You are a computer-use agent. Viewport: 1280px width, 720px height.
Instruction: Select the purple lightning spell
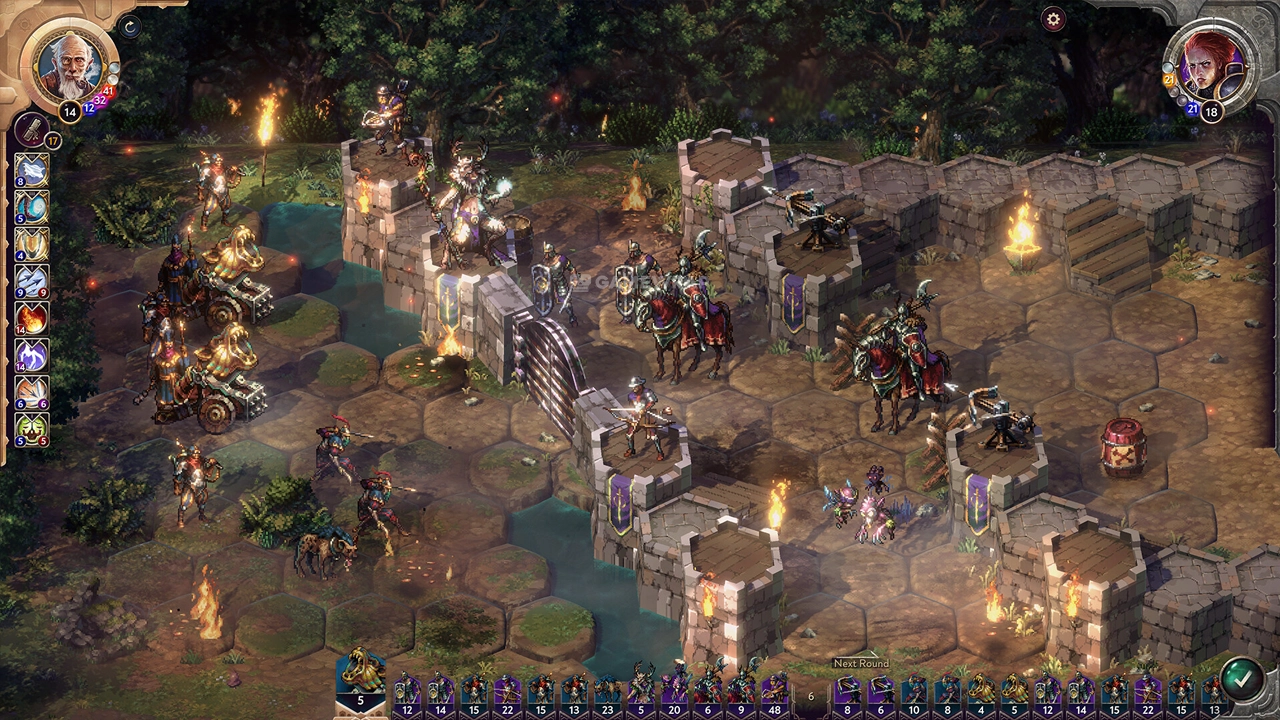[x=31, y=355]
